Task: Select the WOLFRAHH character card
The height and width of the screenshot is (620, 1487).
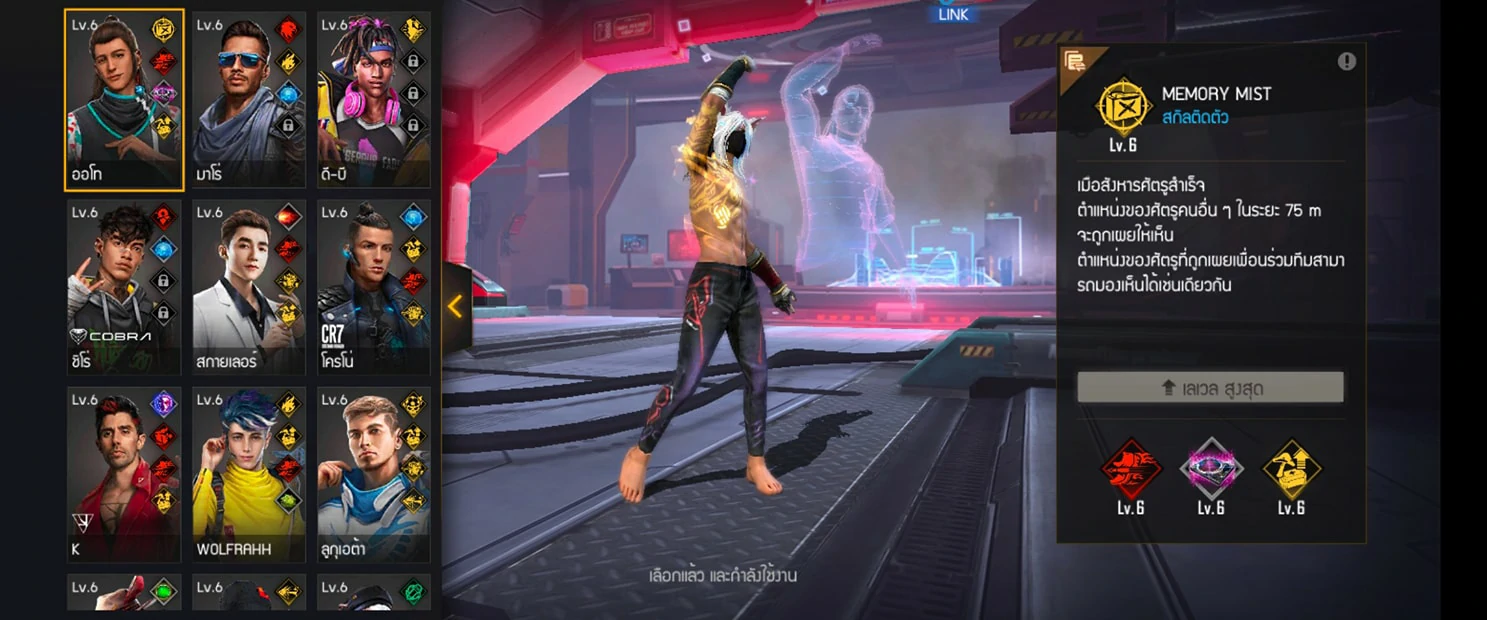Action: (235, 474)
